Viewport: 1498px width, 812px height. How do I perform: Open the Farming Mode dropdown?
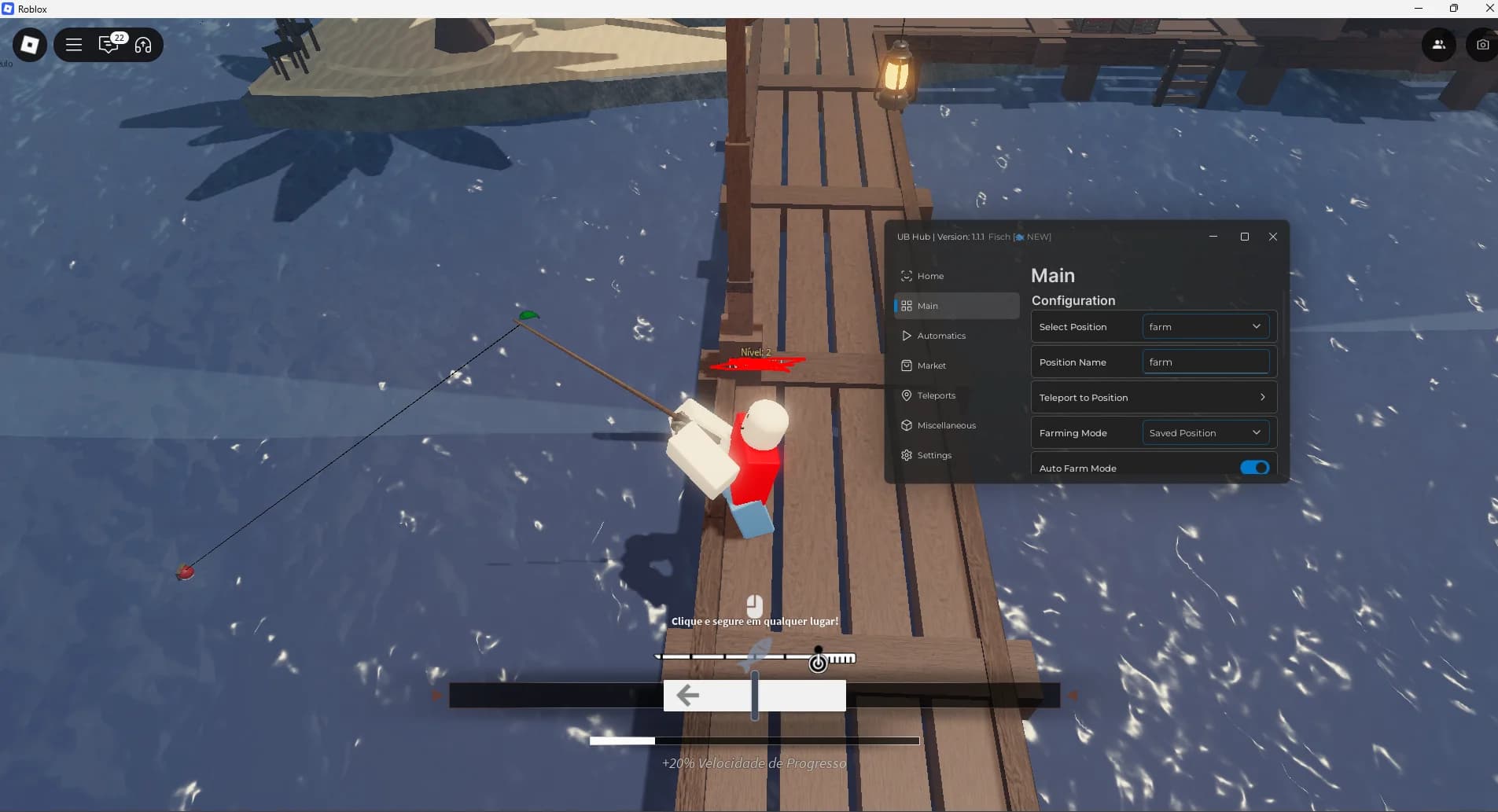pos(1205,432)
